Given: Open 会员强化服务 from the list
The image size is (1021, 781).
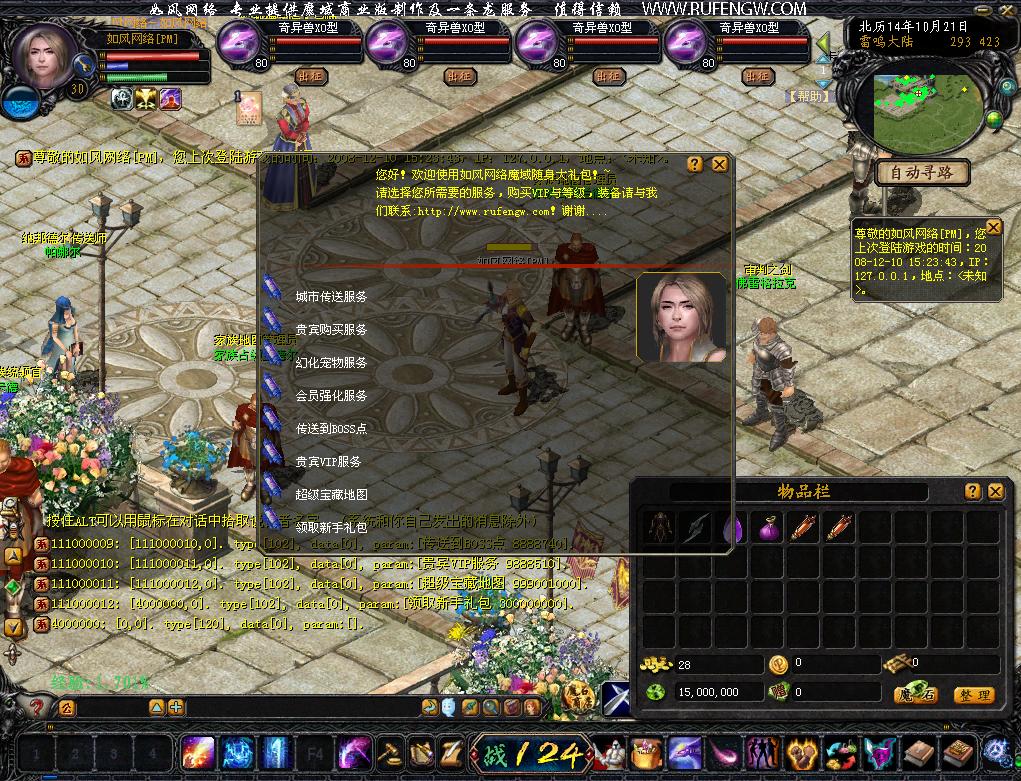Looking at the screenshot, I should (330, 396).
